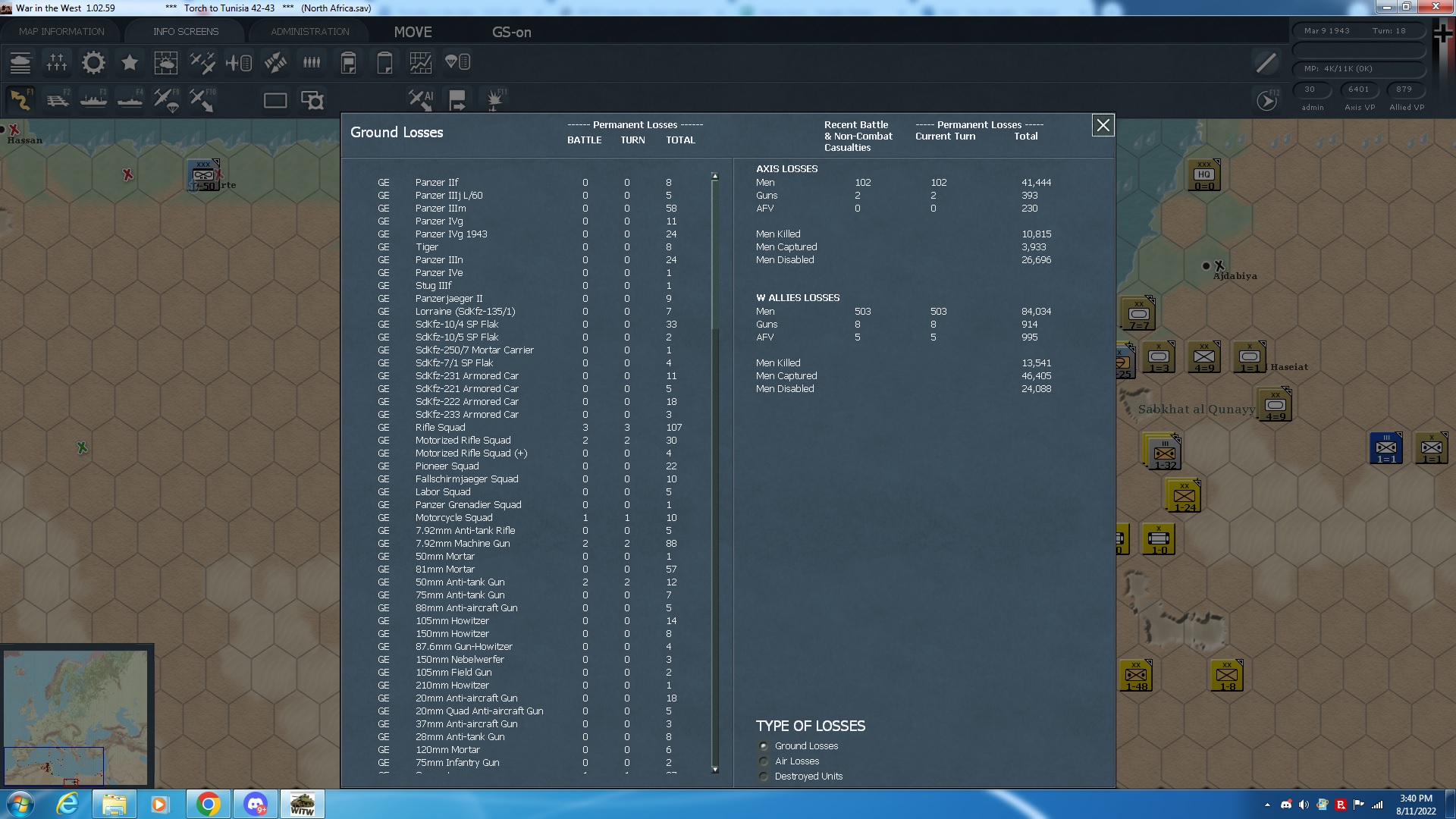1456x819 pixels.
Task: Open the Commander's Report icon
Action: pos(348,63)
